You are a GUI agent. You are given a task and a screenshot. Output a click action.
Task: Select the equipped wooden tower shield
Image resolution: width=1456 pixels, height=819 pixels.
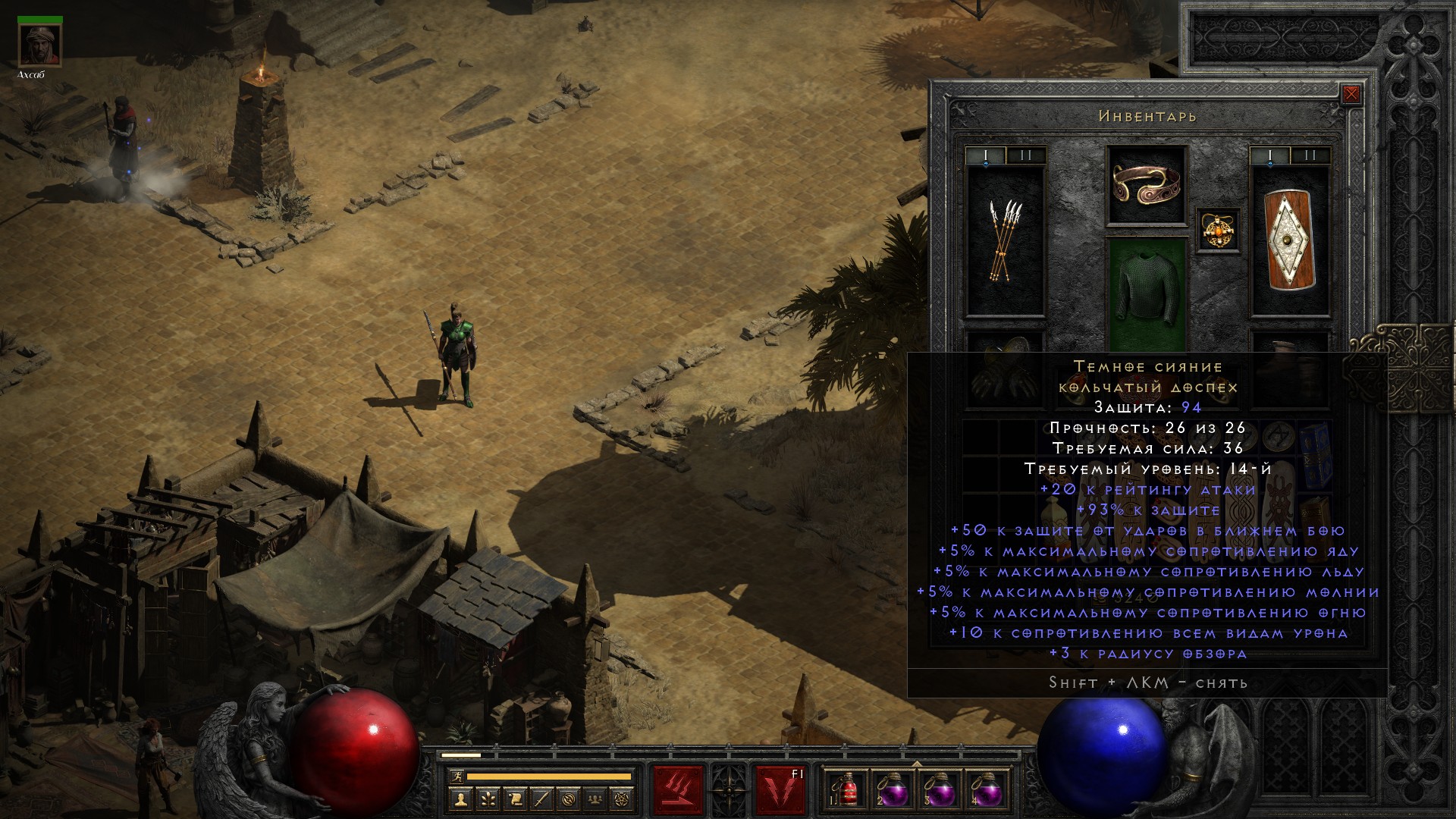(x=1289, y=240)
